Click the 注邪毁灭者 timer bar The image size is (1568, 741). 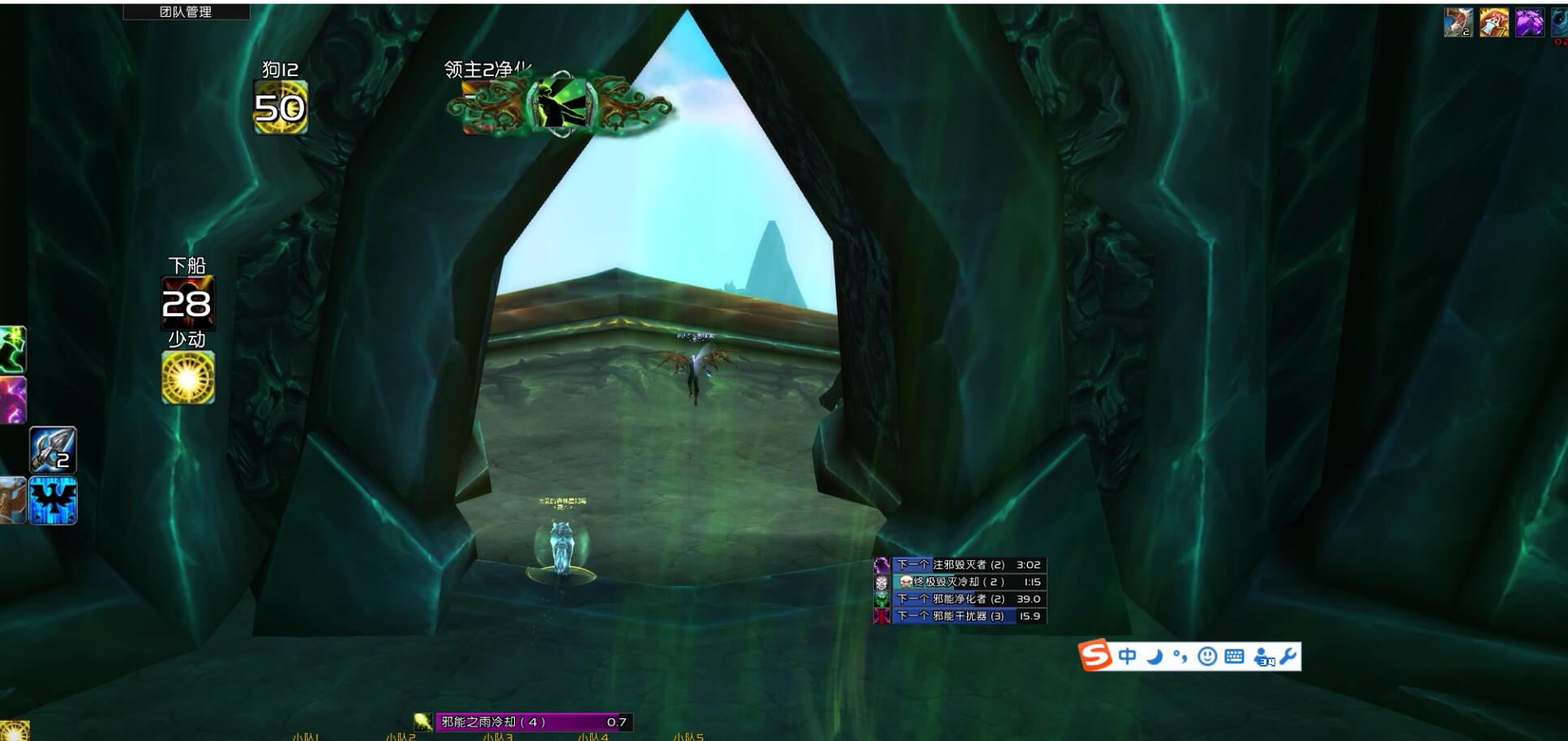[969, 565]
